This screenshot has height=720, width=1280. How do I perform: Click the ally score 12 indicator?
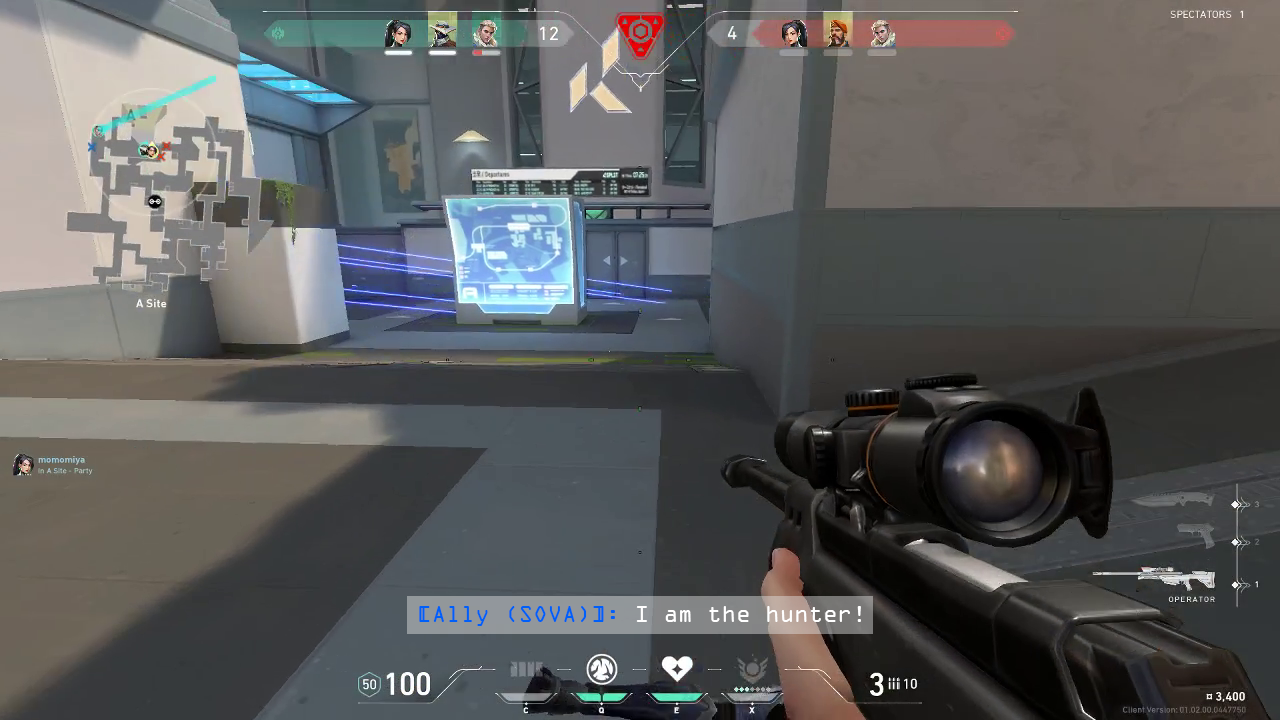[x=549, y=33]
